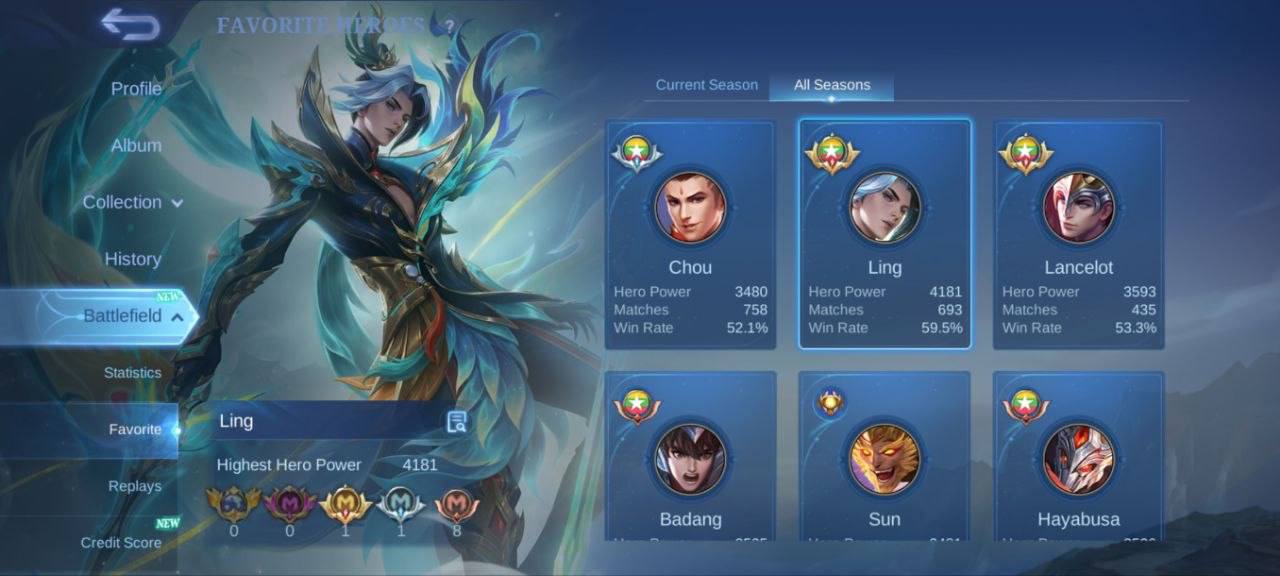Expand the Collection menu
This screenshot has height=576, width=1280.
pyautogui.click(x=132, y=202)
